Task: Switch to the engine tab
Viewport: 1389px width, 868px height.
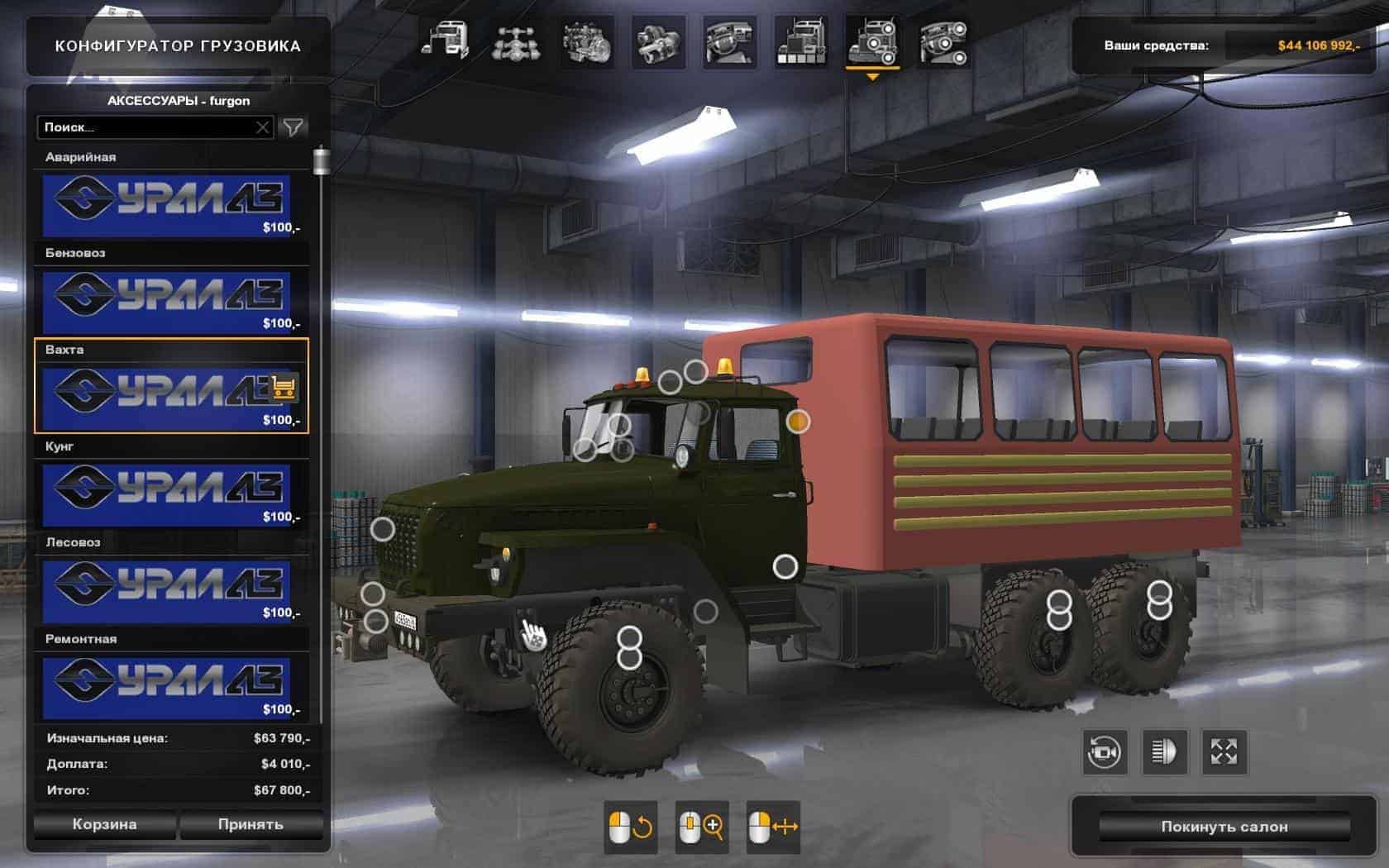Action: pyautogui.click(x=588, y=41)
